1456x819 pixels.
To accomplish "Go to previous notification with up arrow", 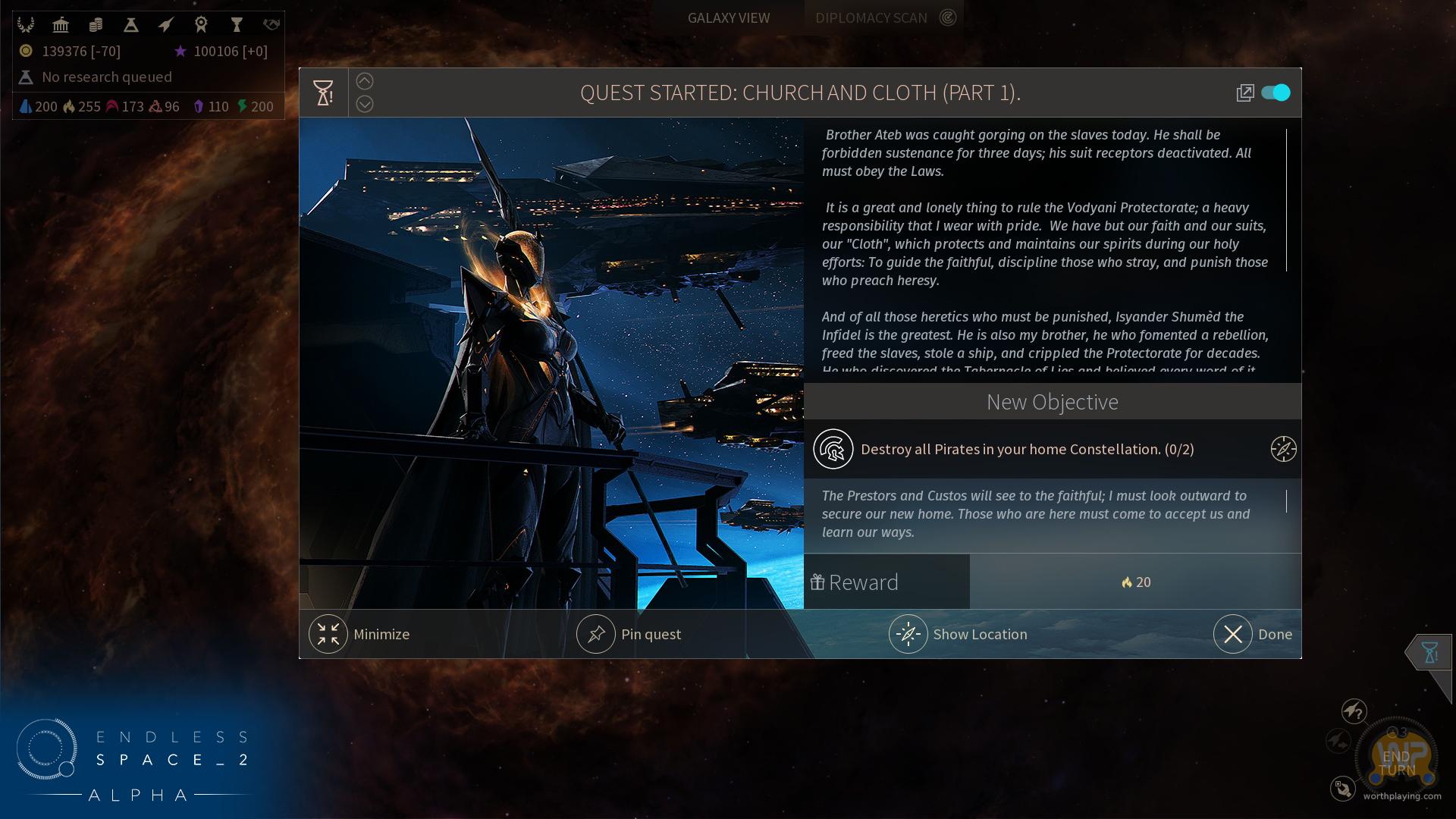I will click(365, 81).
